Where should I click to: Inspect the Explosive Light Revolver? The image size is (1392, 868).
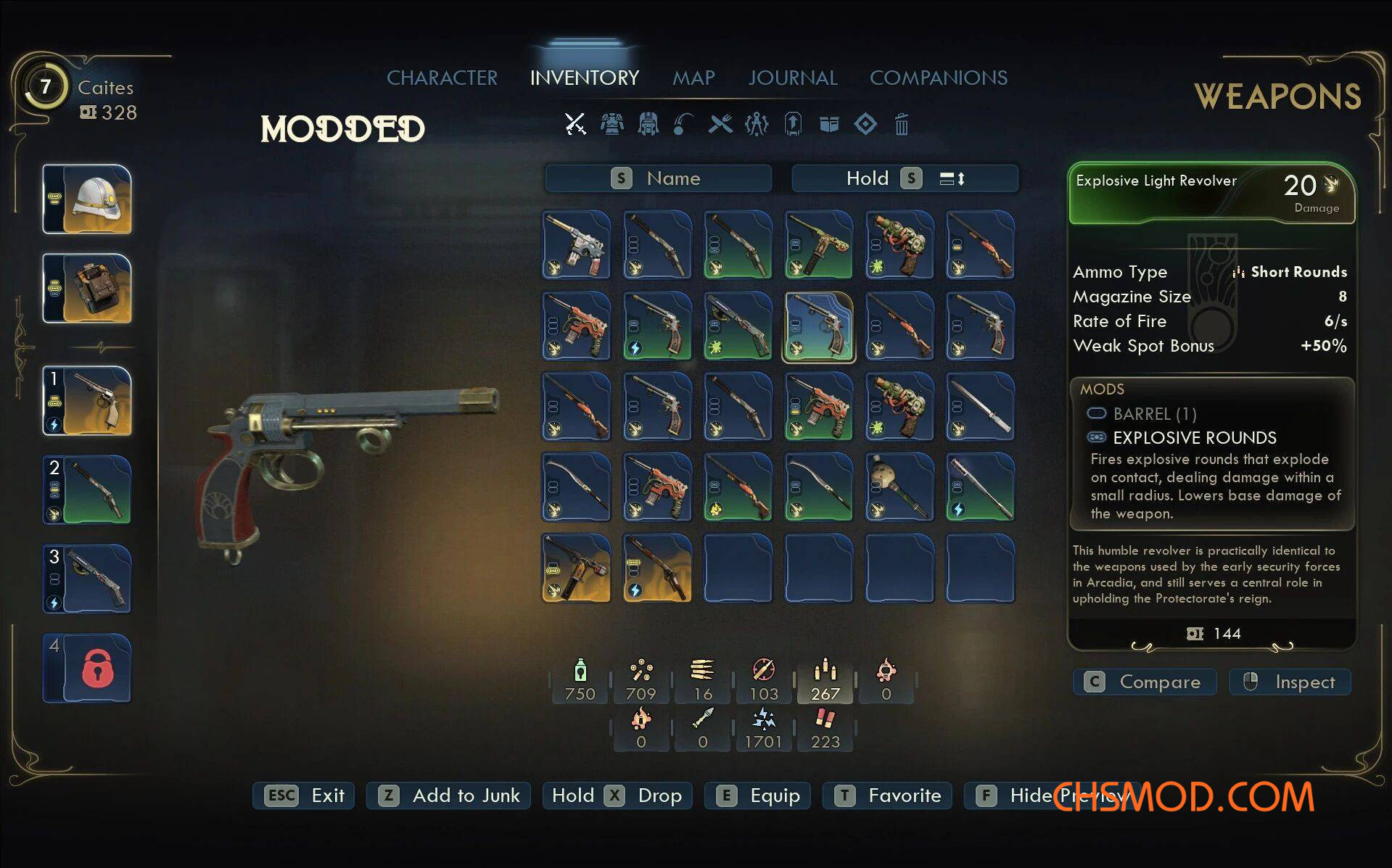(x=1290, y=682)
